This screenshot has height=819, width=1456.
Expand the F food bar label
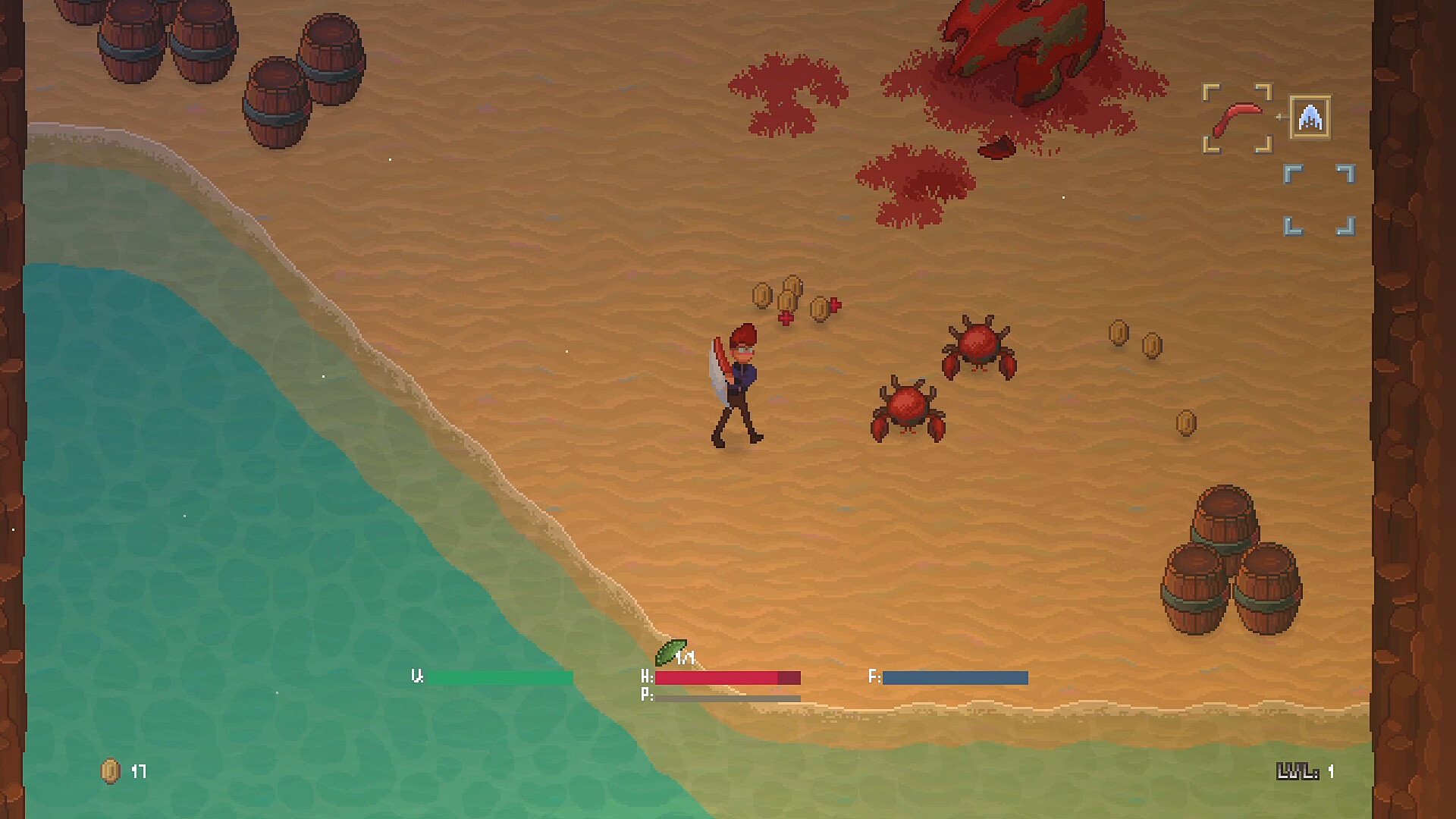click(x=876, y=677)
